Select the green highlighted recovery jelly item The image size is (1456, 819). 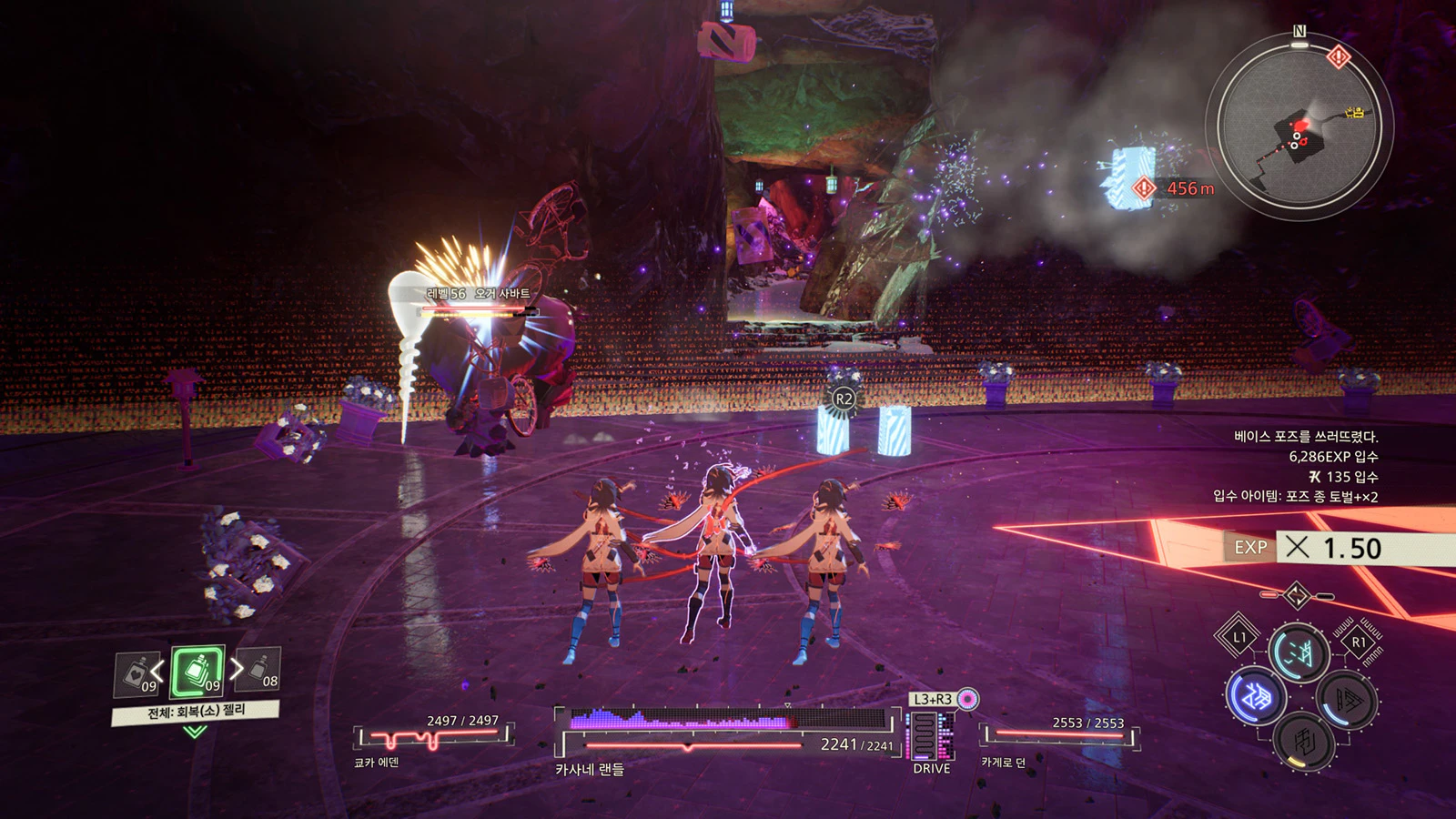pyautogui.click(x=197, y=672)
